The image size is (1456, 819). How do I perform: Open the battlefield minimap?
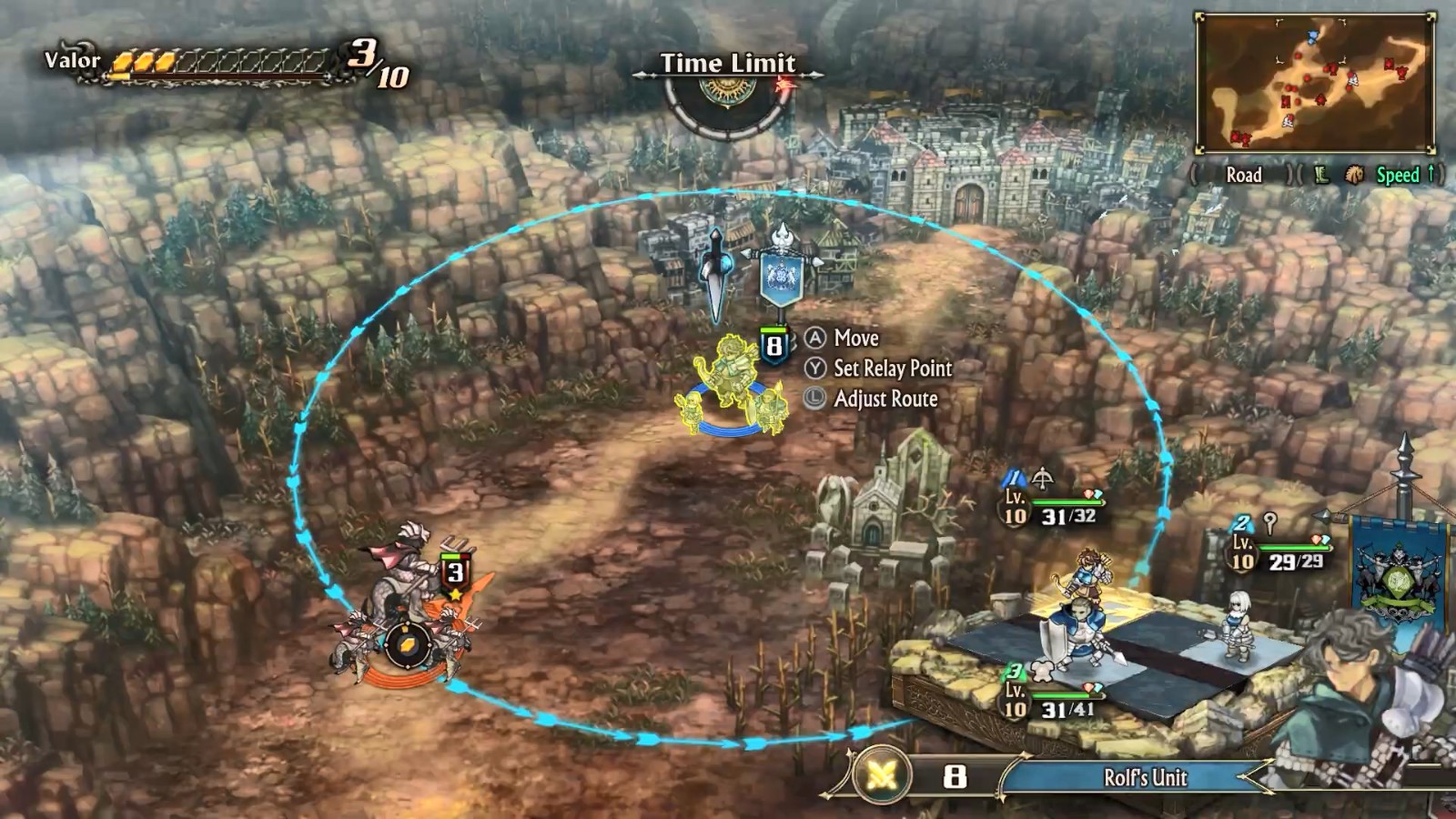(x=1316, y=84)
